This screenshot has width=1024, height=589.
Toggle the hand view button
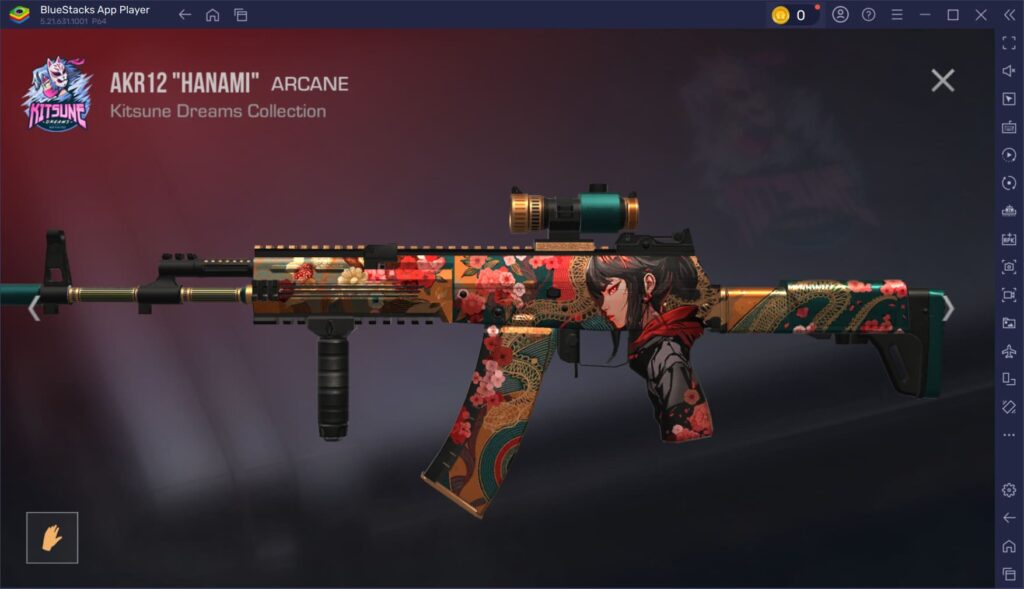pos(52,537)
